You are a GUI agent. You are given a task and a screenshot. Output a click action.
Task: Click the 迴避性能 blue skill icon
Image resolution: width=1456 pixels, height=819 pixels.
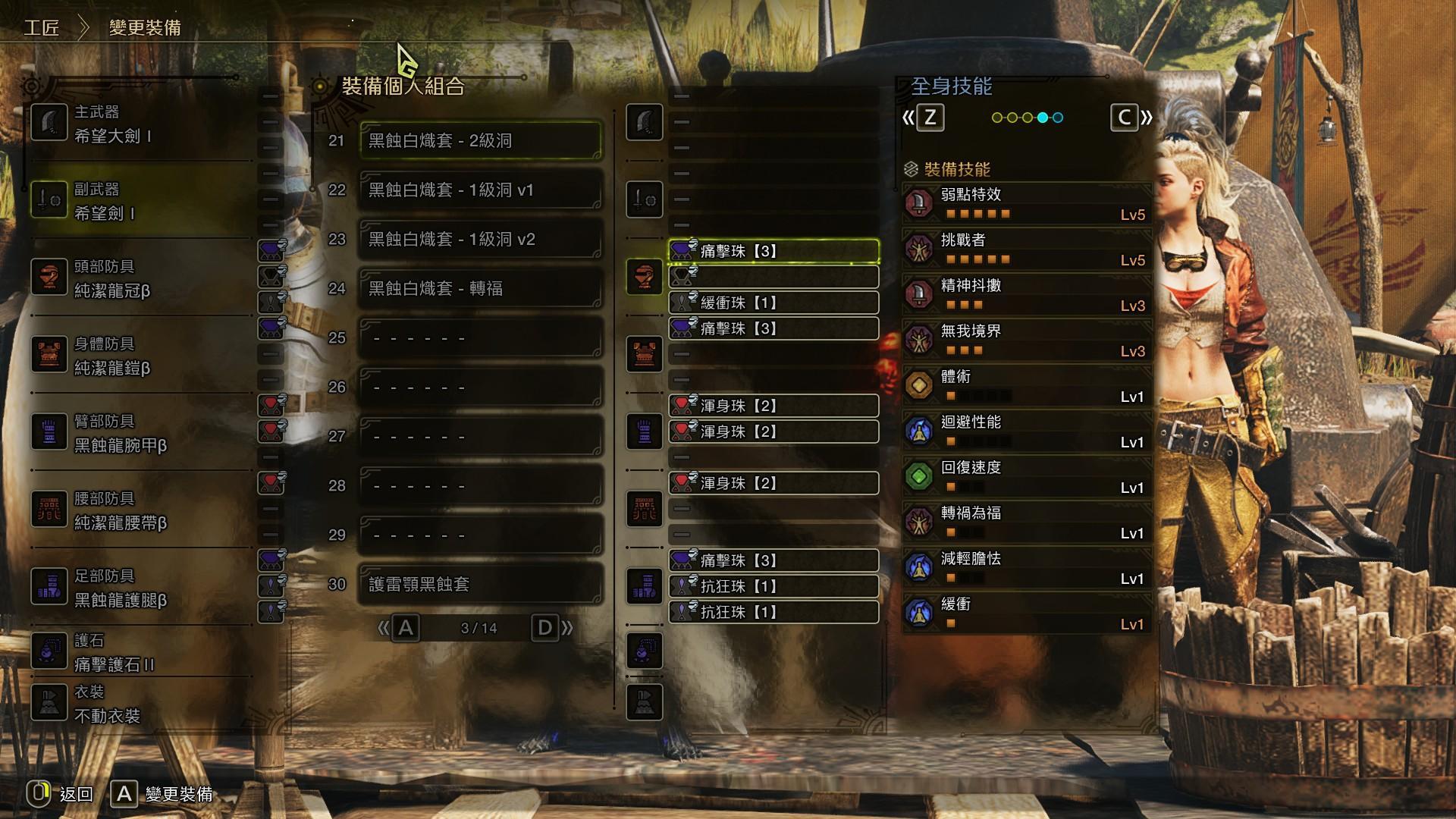[920, 431]
